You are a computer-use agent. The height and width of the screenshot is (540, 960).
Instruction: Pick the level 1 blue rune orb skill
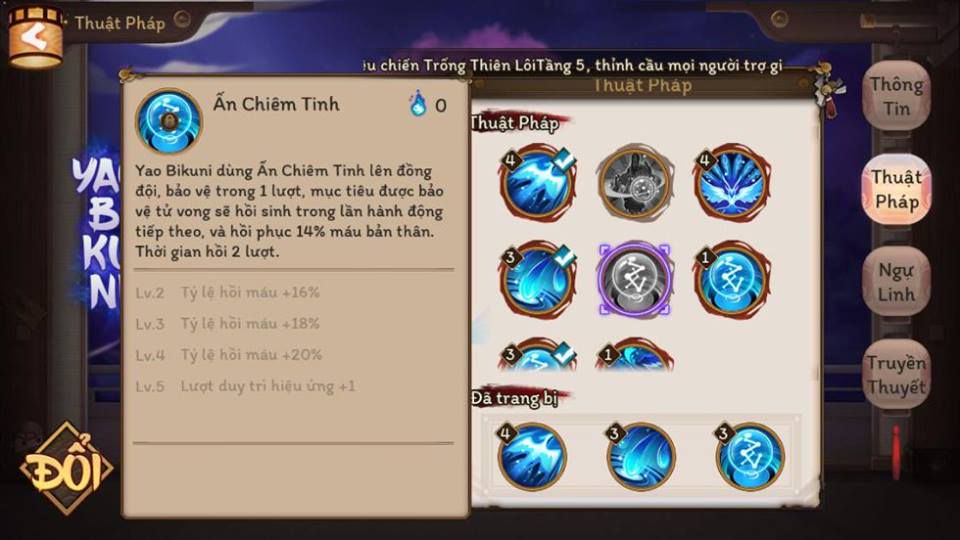(x=732, y=279)
